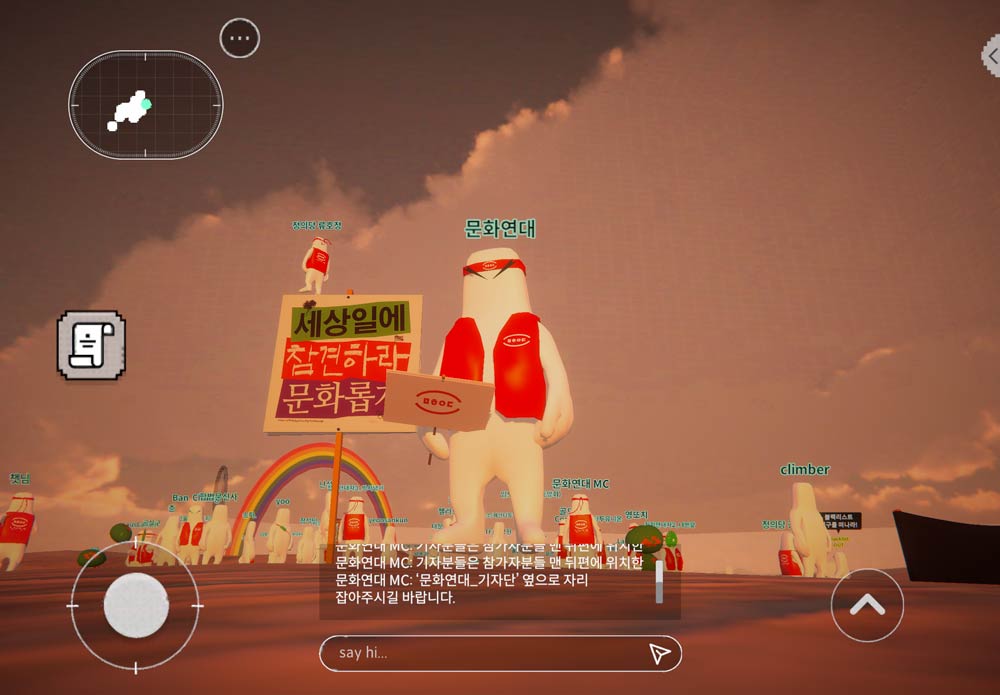This screenshot has width=1000, height=695.
Task: Click the oval minimap
Action: pyautogui.click(x=146, y=104)
